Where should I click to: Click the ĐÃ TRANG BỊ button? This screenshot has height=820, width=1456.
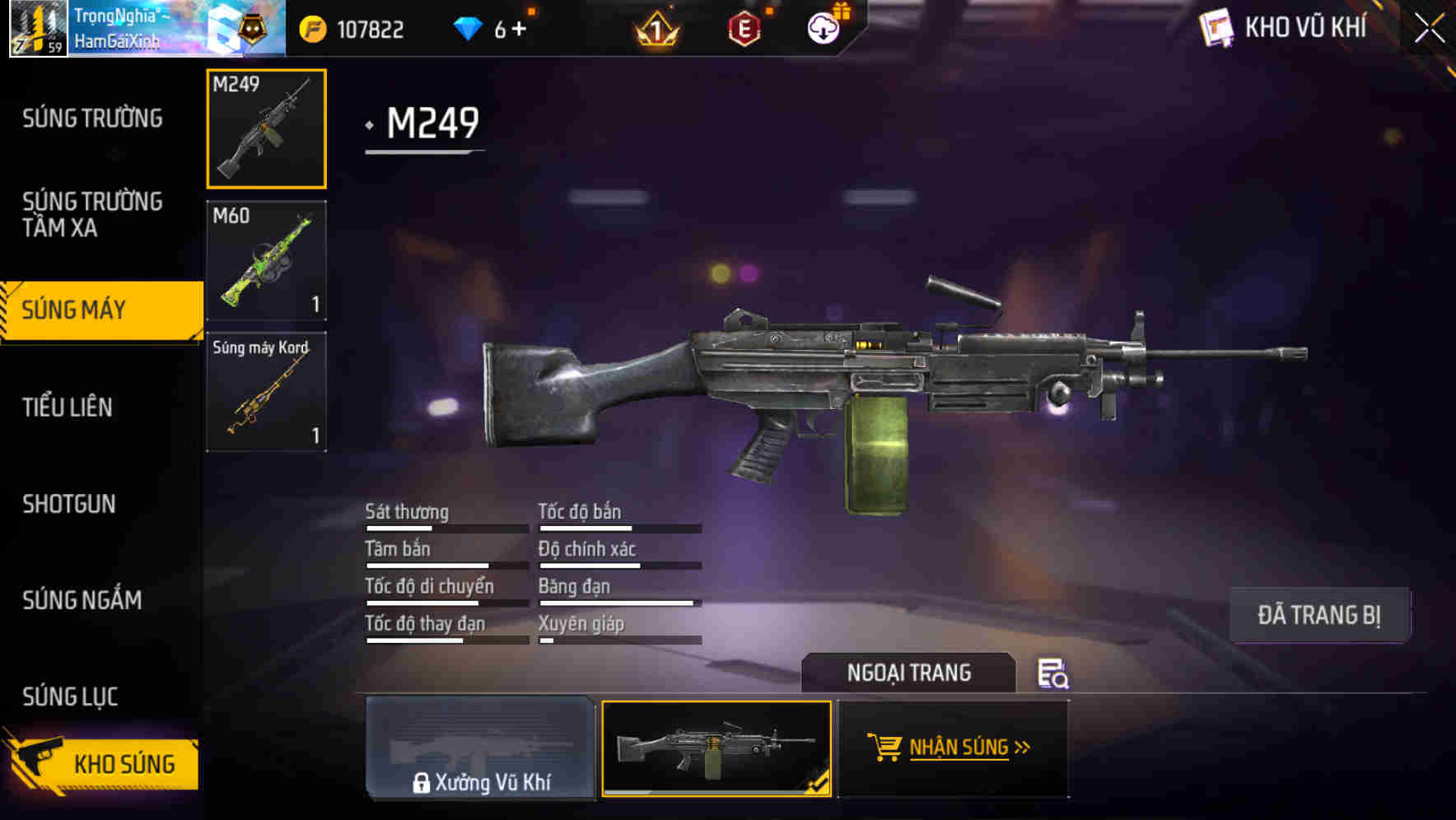pyautogui.click(x=1319, y=614)
